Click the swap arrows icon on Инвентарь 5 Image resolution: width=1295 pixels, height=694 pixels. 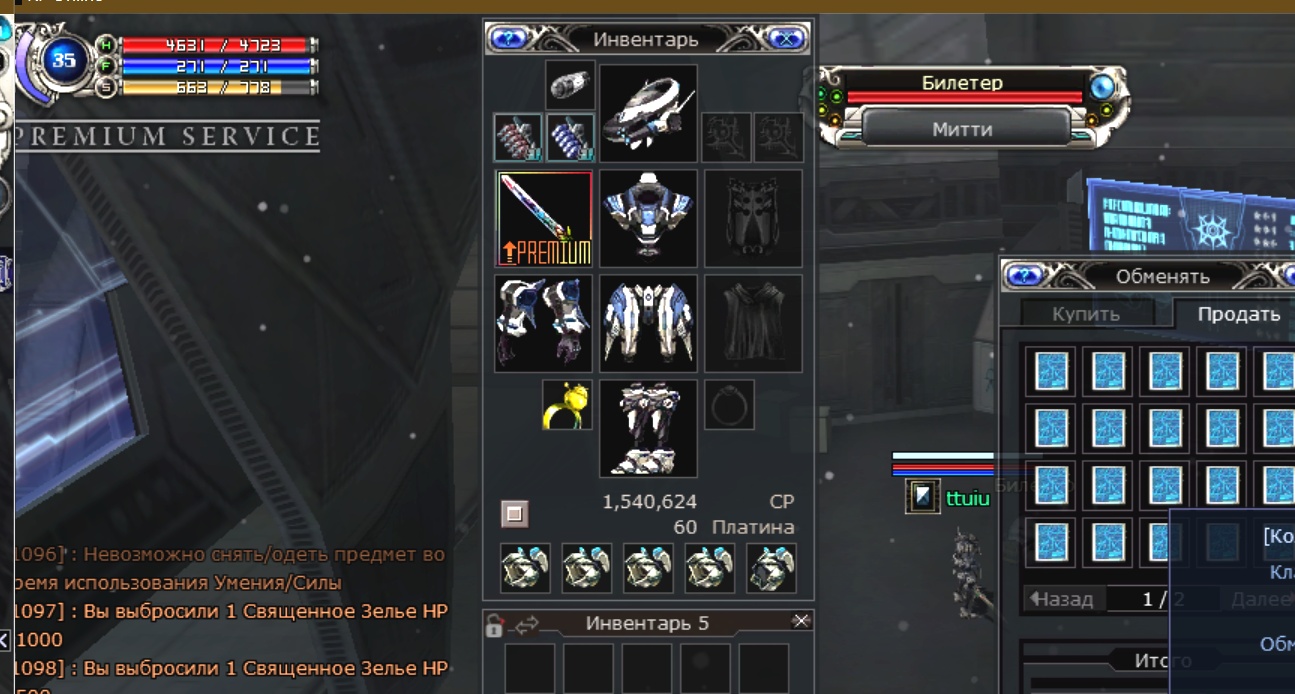pos(526,625)
